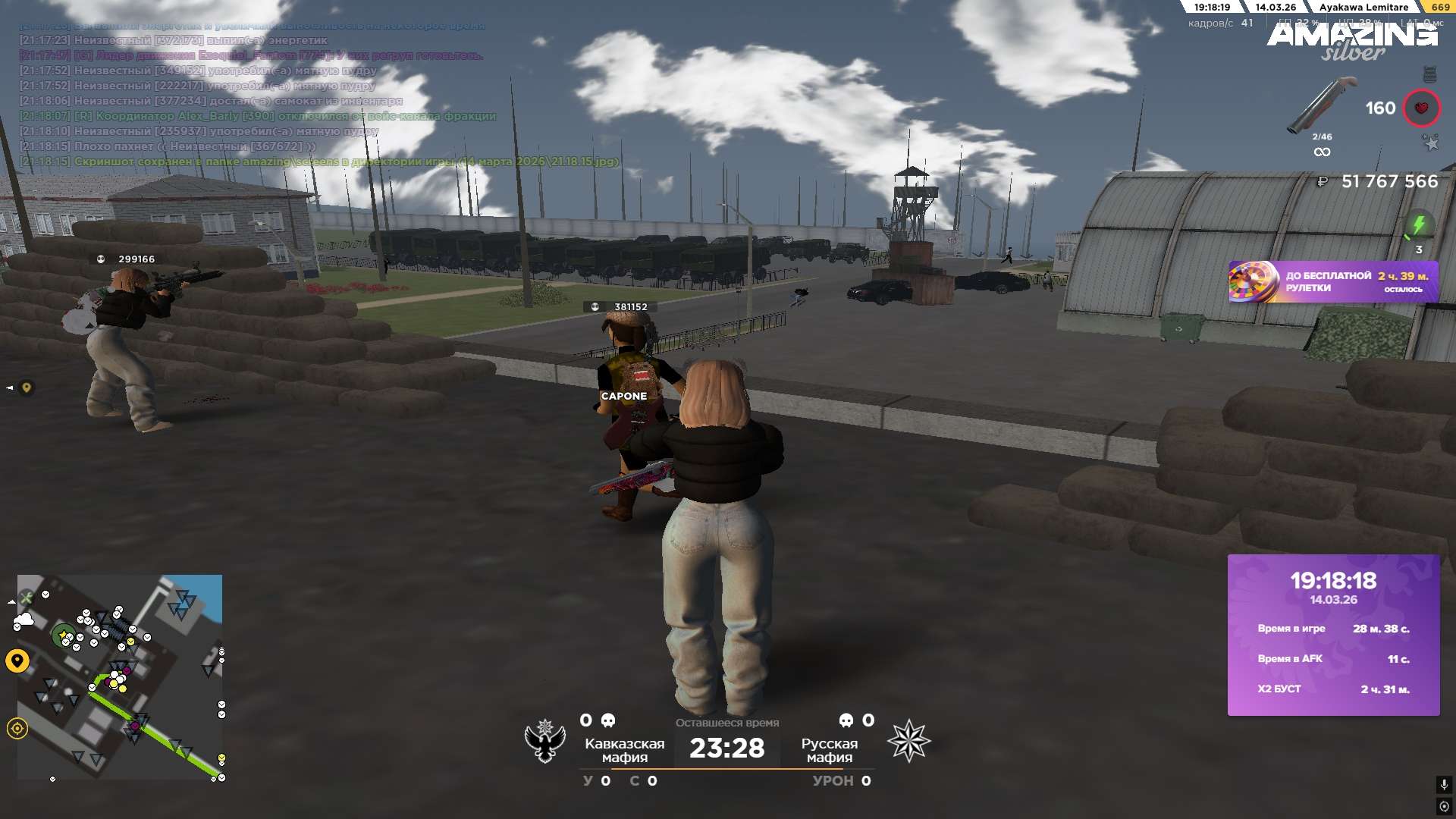The width and height of the screenshot is (1456, 819).
Task: Click the red heart health icon
Action: click(x=1421, y=108)
